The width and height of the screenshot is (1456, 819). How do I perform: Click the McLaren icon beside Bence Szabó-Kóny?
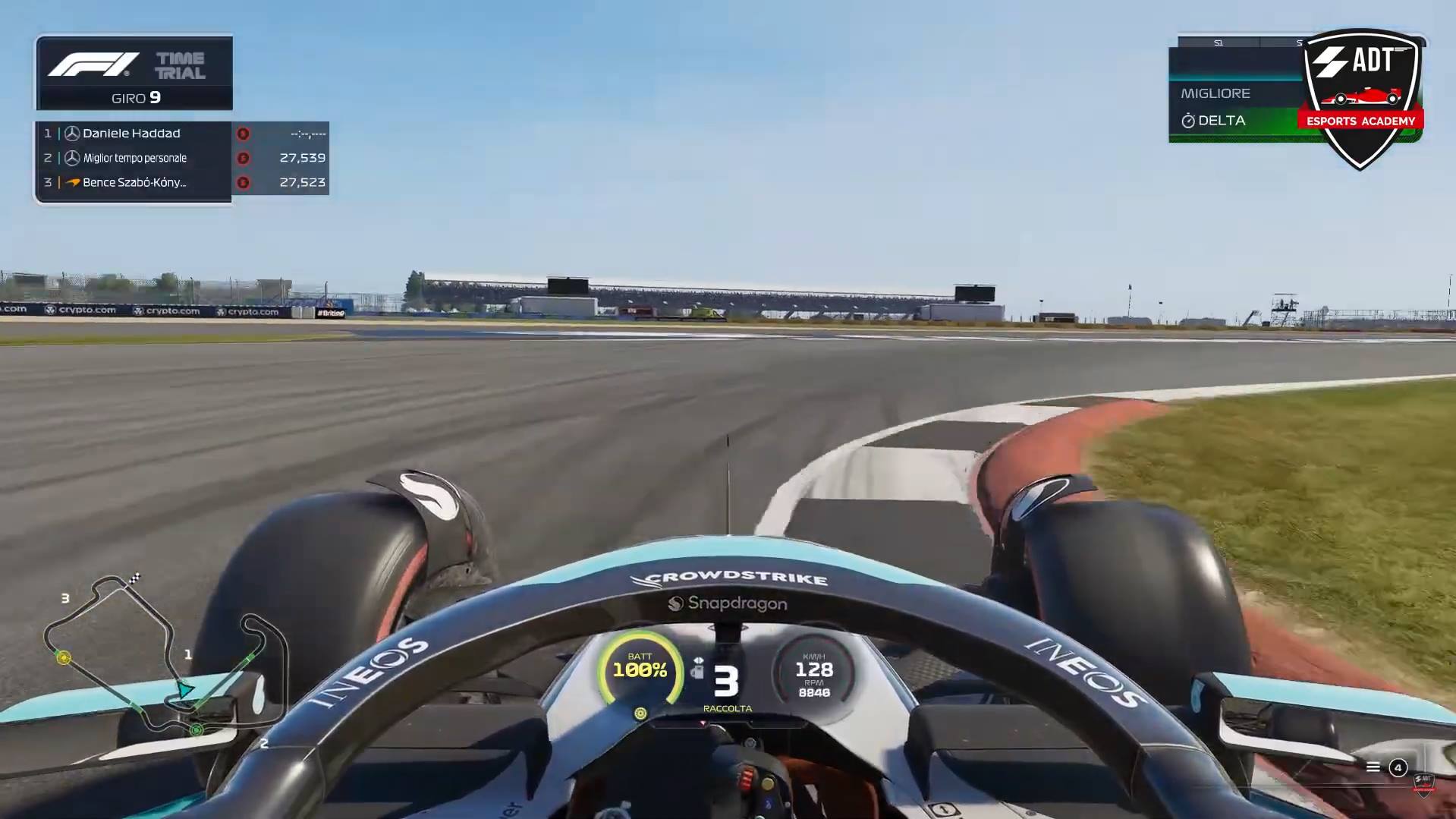click(74, 182)
